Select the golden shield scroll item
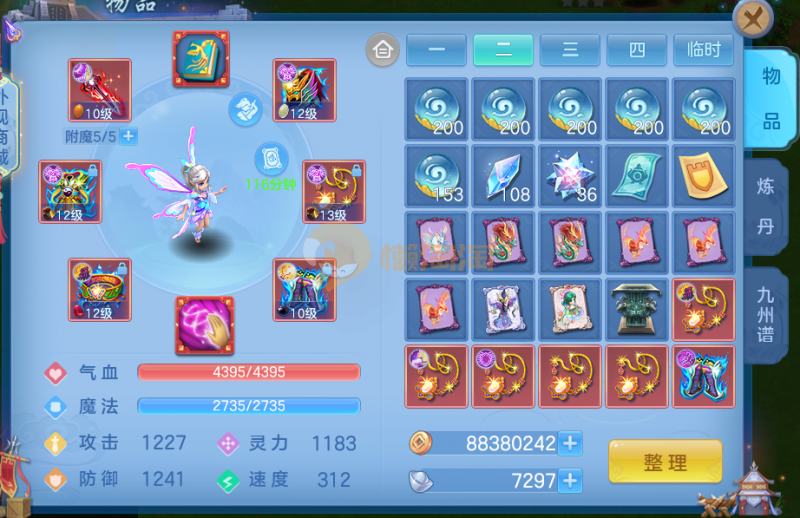This screenshot has width=800, height=518. click(704, 176)
